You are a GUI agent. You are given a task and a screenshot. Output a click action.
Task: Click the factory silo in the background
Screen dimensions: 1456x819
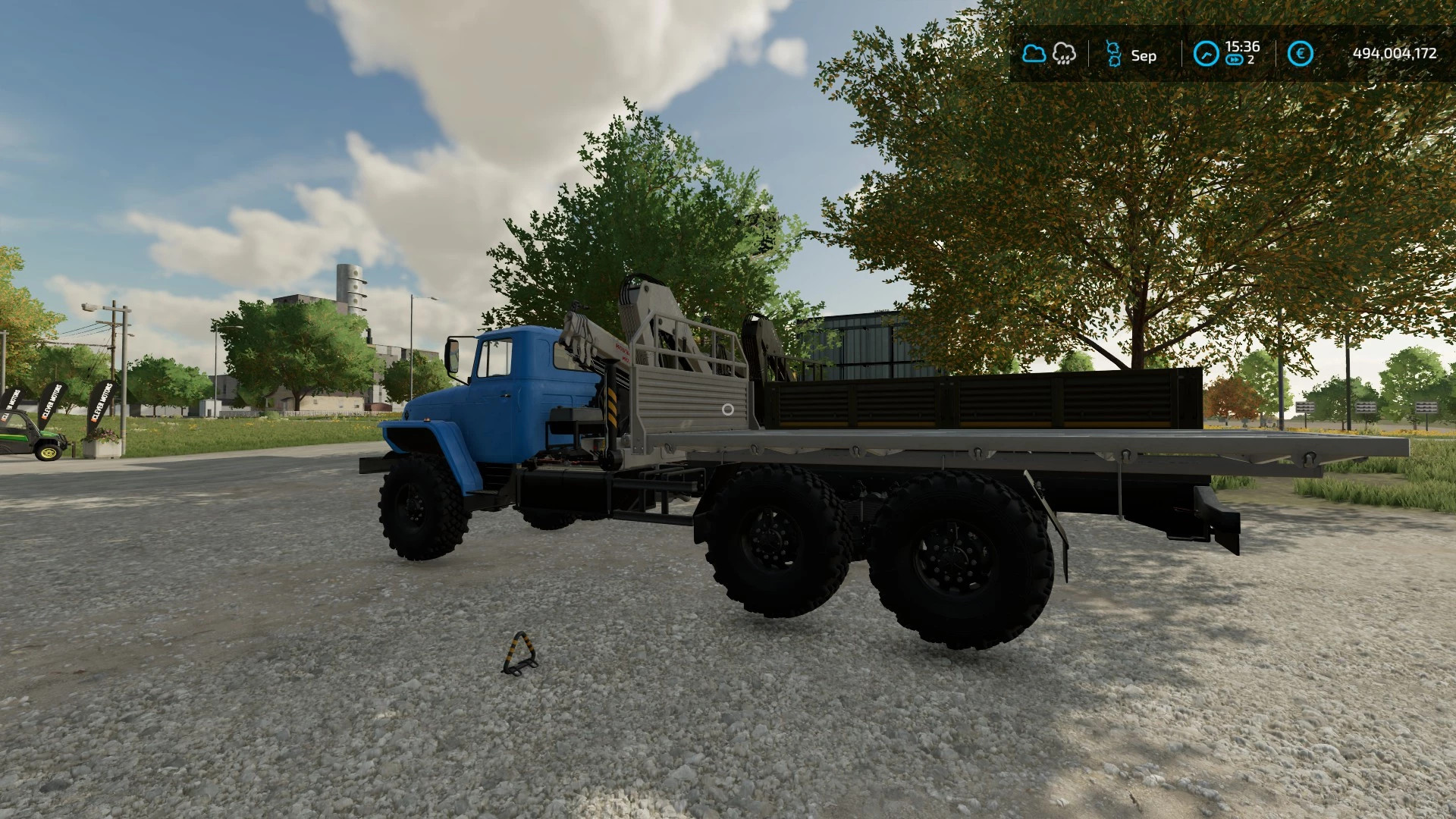click(x=348, y=288)
